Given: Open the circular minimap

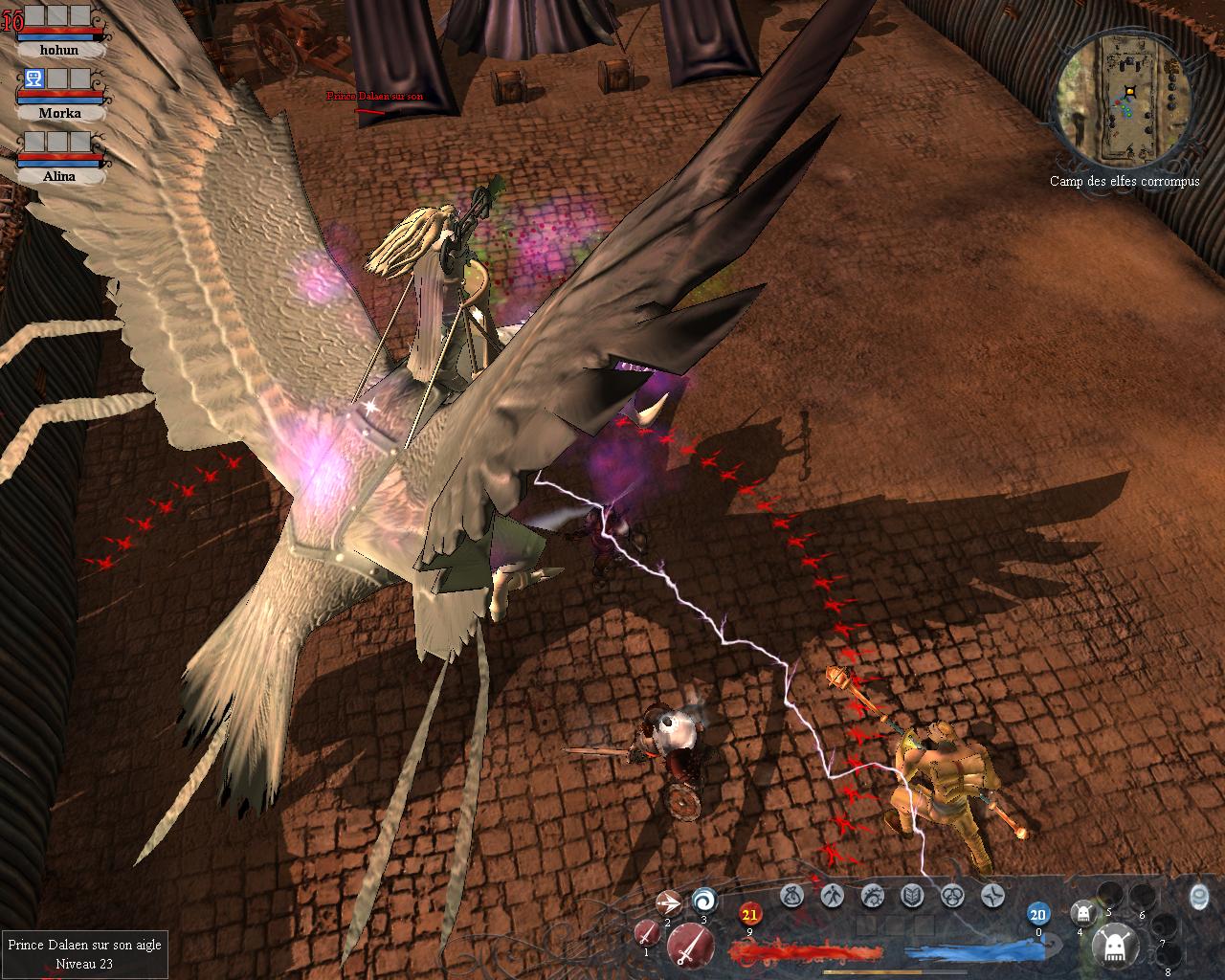Looking at the screenshot, I should click(x=1125, y=97).
